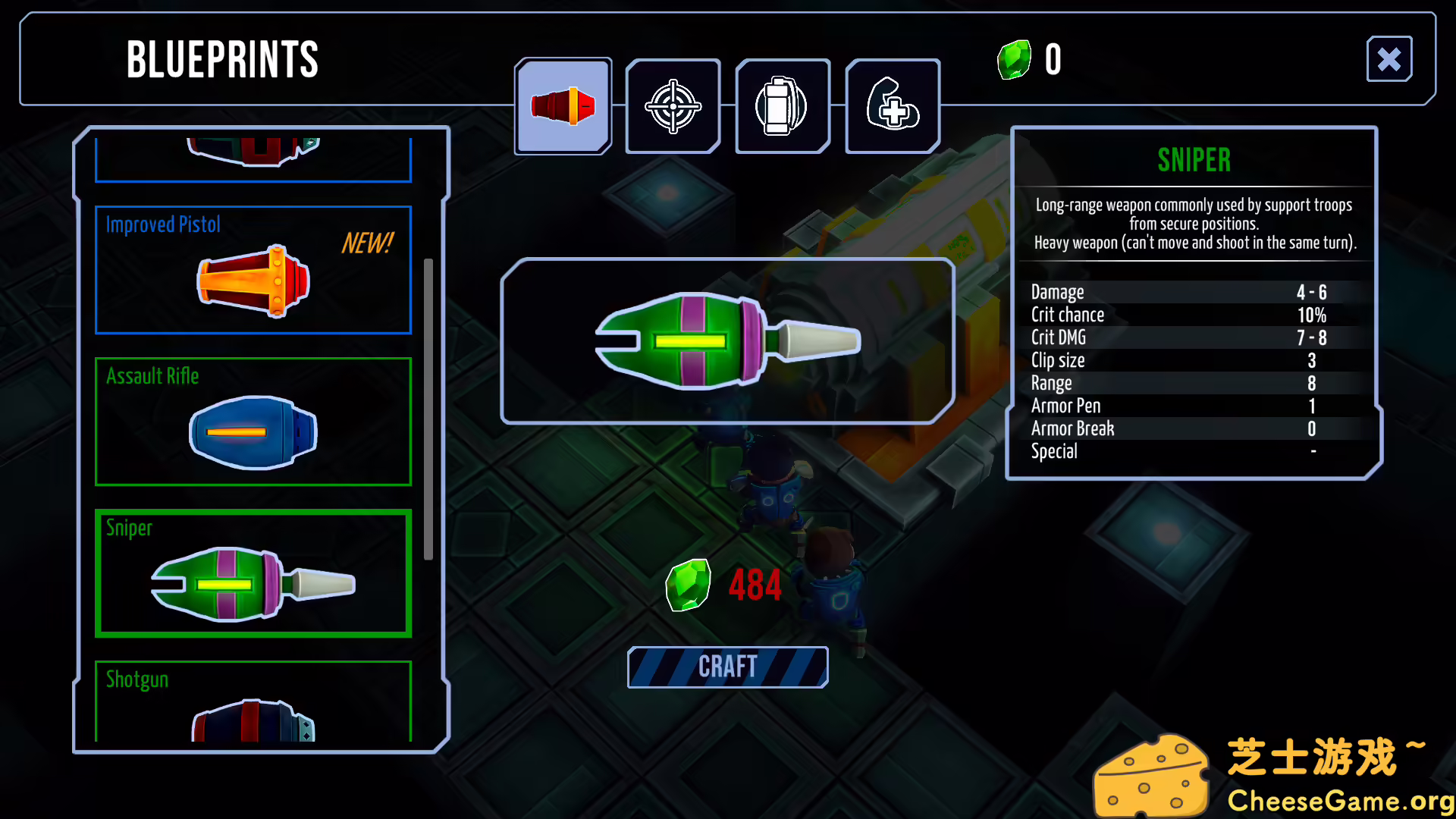Click the NEW! label on Improved Pistol
The width and height of the screenshot is (1456, 819).
click(367, 244)
